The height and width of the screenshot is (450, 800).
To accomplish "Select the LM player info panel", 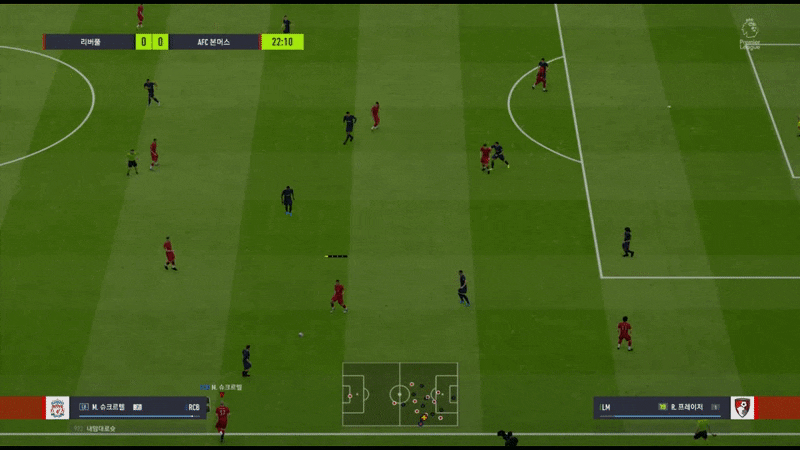I will [660, 408].
